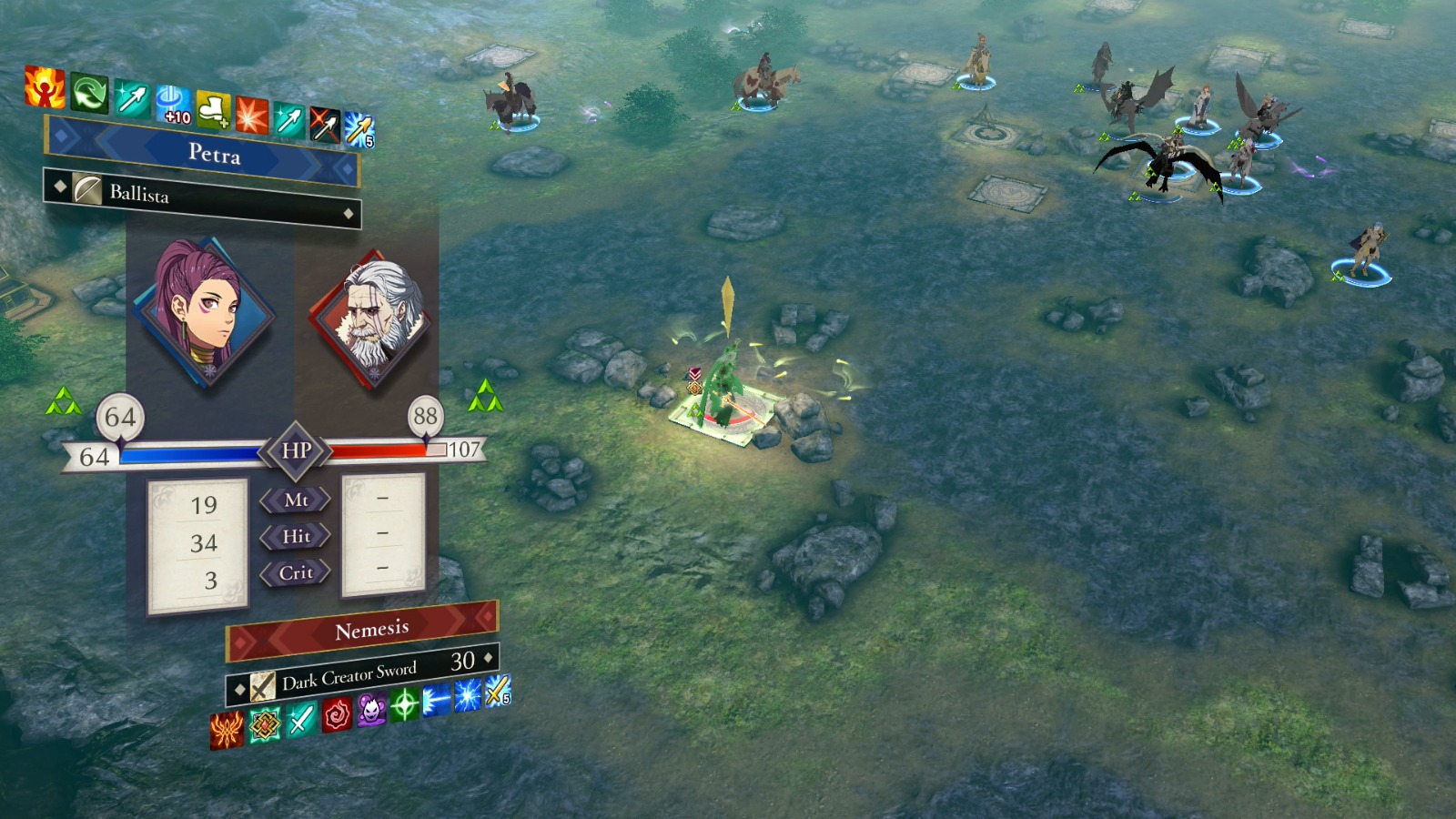
Task: Inspect Nemesis's fiery crest skill icon
Action: coord(227,730)
